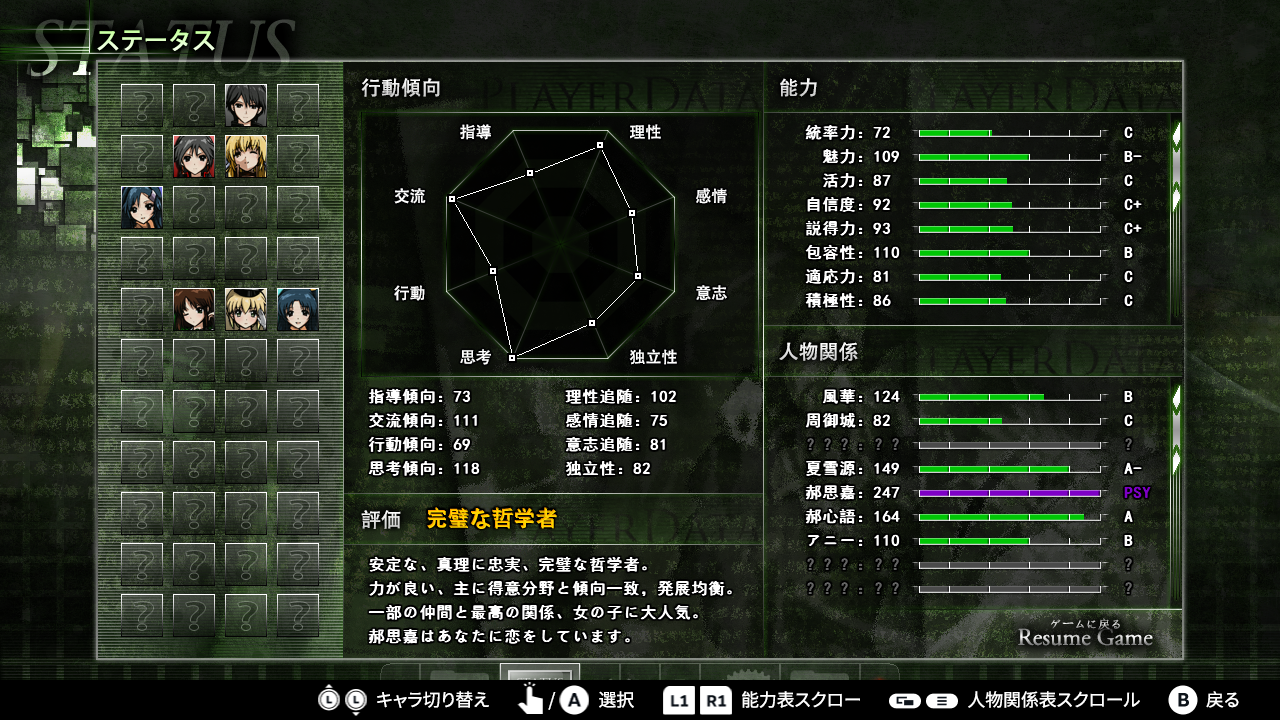Select the winking long-haired blonde portrait
This screenshot has height=720, width=1280.
(x=246, y=156)
